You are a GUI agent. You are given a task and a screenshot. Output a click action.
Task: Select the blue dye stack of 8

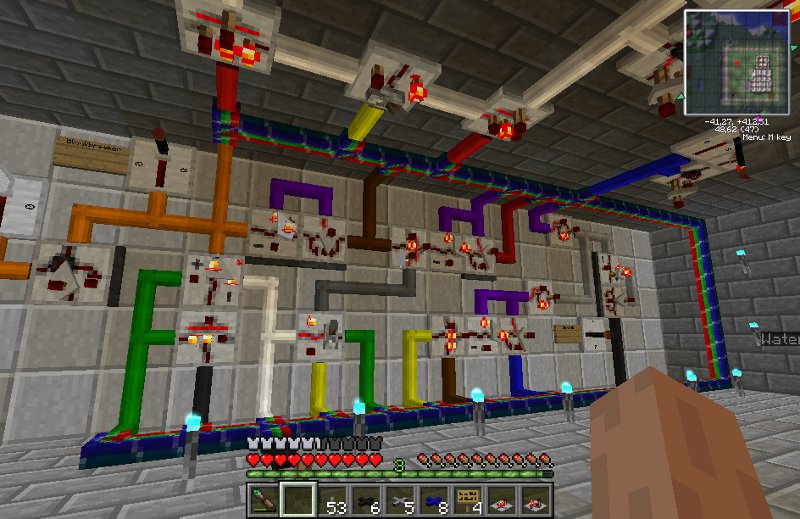coord(434,498)
